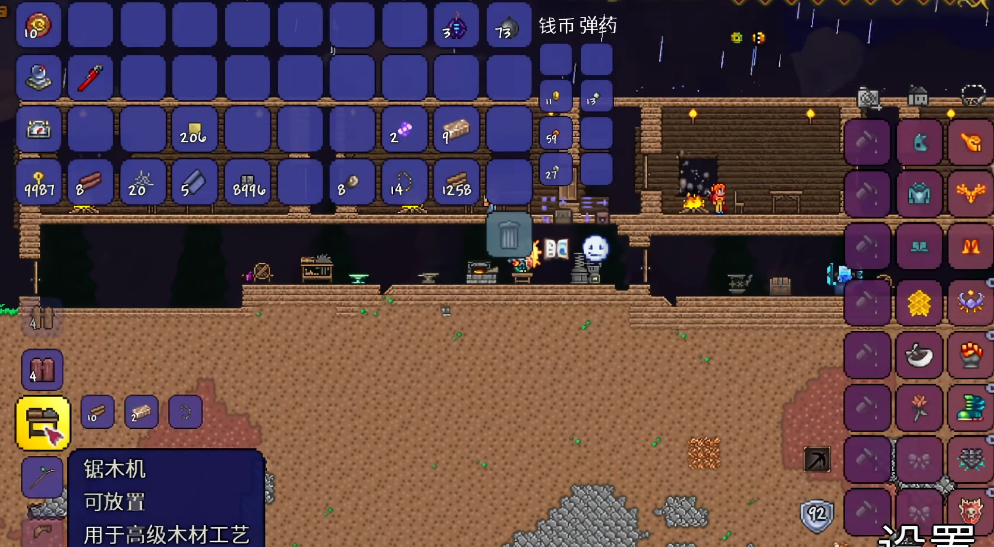Viewport: 994px width, 547px height.
Task: Select the cobweb stack of 20
Action: 143,182
